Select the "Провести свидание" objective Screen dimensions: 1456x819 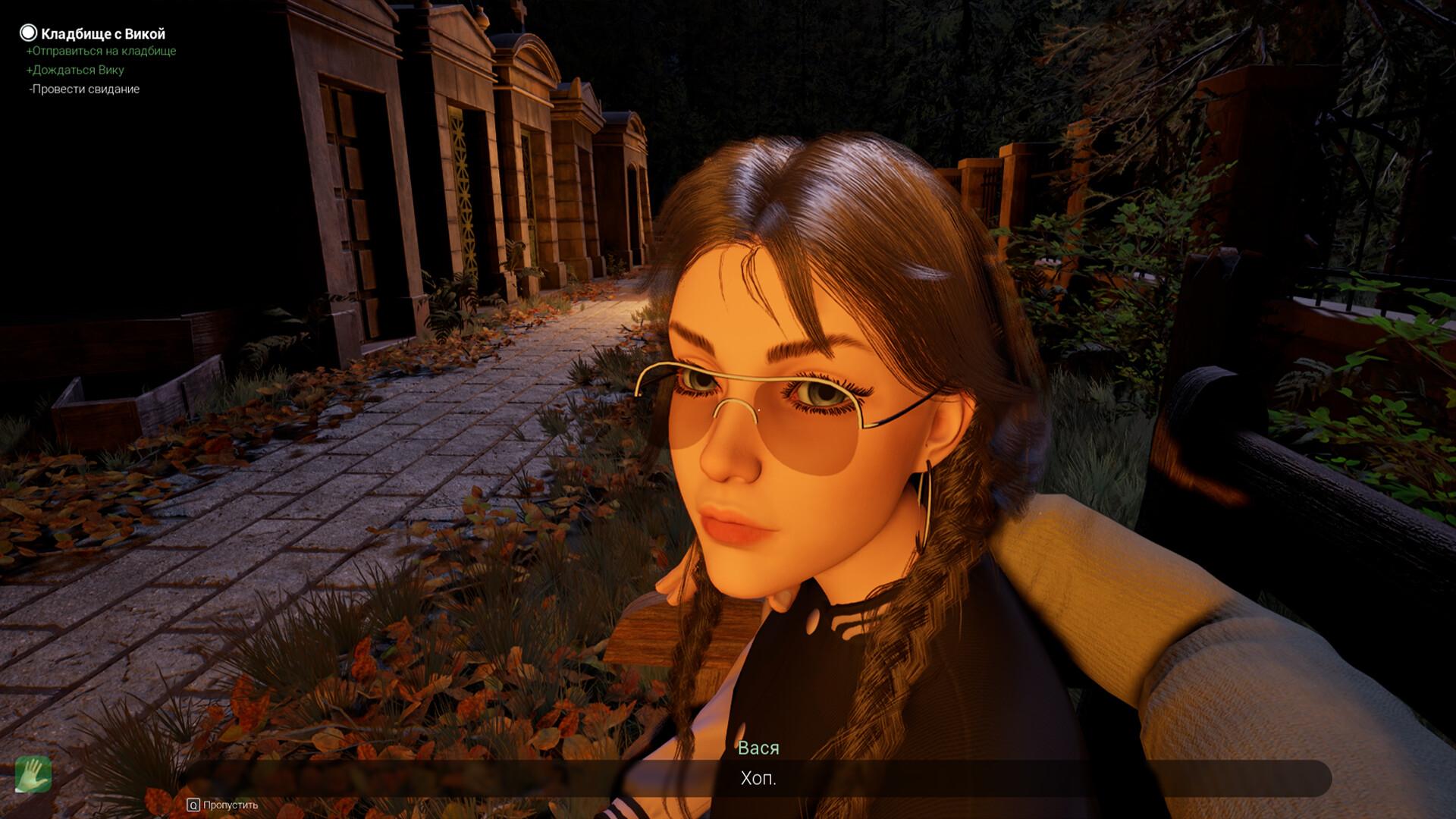click(86, 89)
